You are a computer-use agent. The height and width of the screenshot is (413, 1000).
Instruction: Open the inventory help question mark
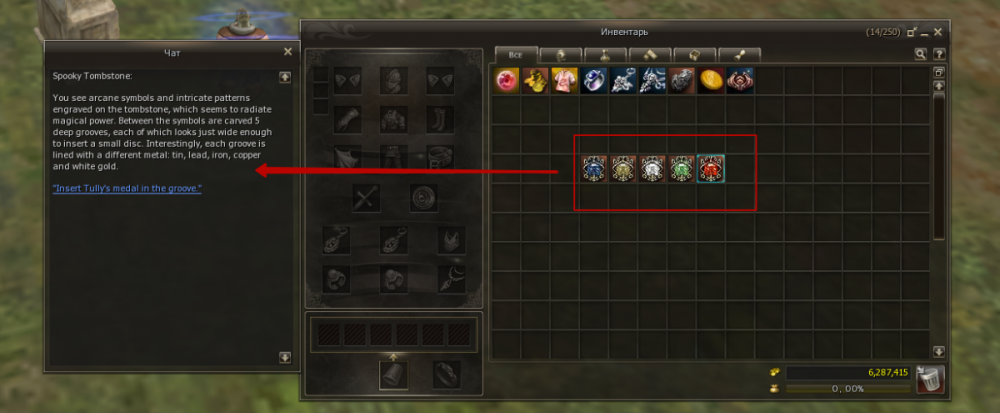click(939, 55)
